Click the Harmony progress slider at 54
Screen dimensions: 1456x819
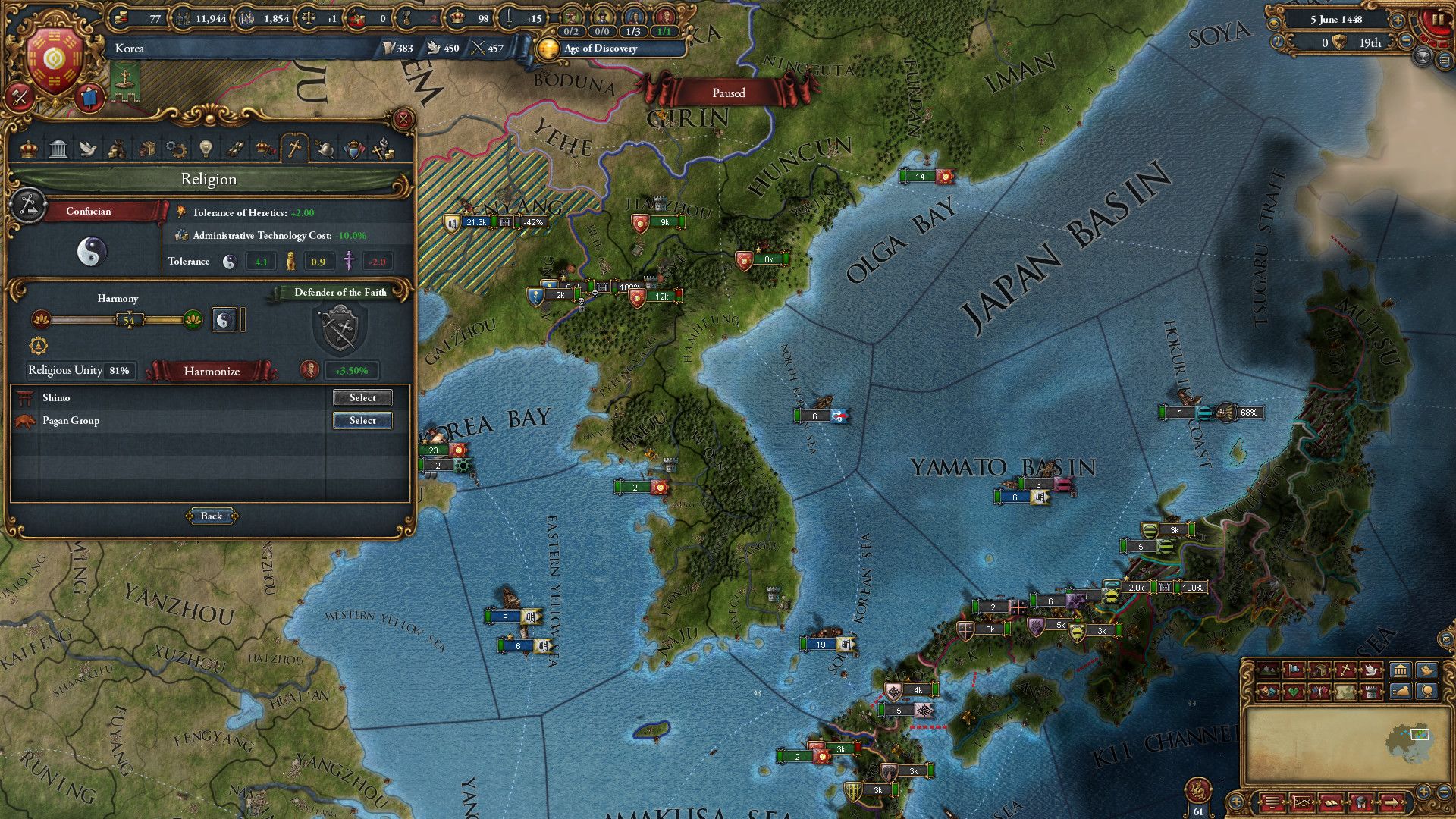tap(129, 320)
